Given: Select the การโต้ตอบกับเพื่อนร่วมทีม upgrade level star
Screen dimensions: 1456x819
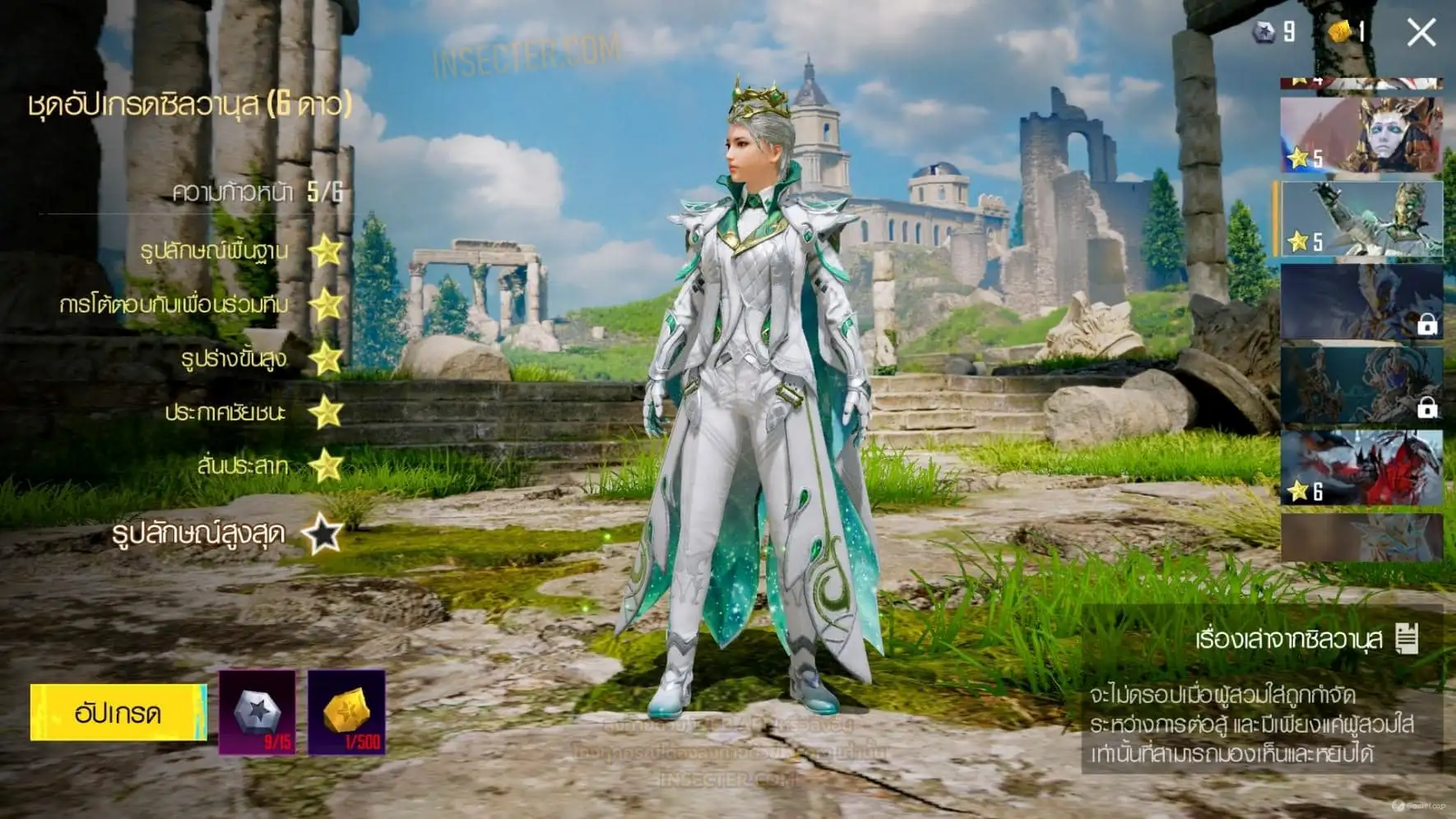Looking at the screenshot, I should [x=327, y=305].
